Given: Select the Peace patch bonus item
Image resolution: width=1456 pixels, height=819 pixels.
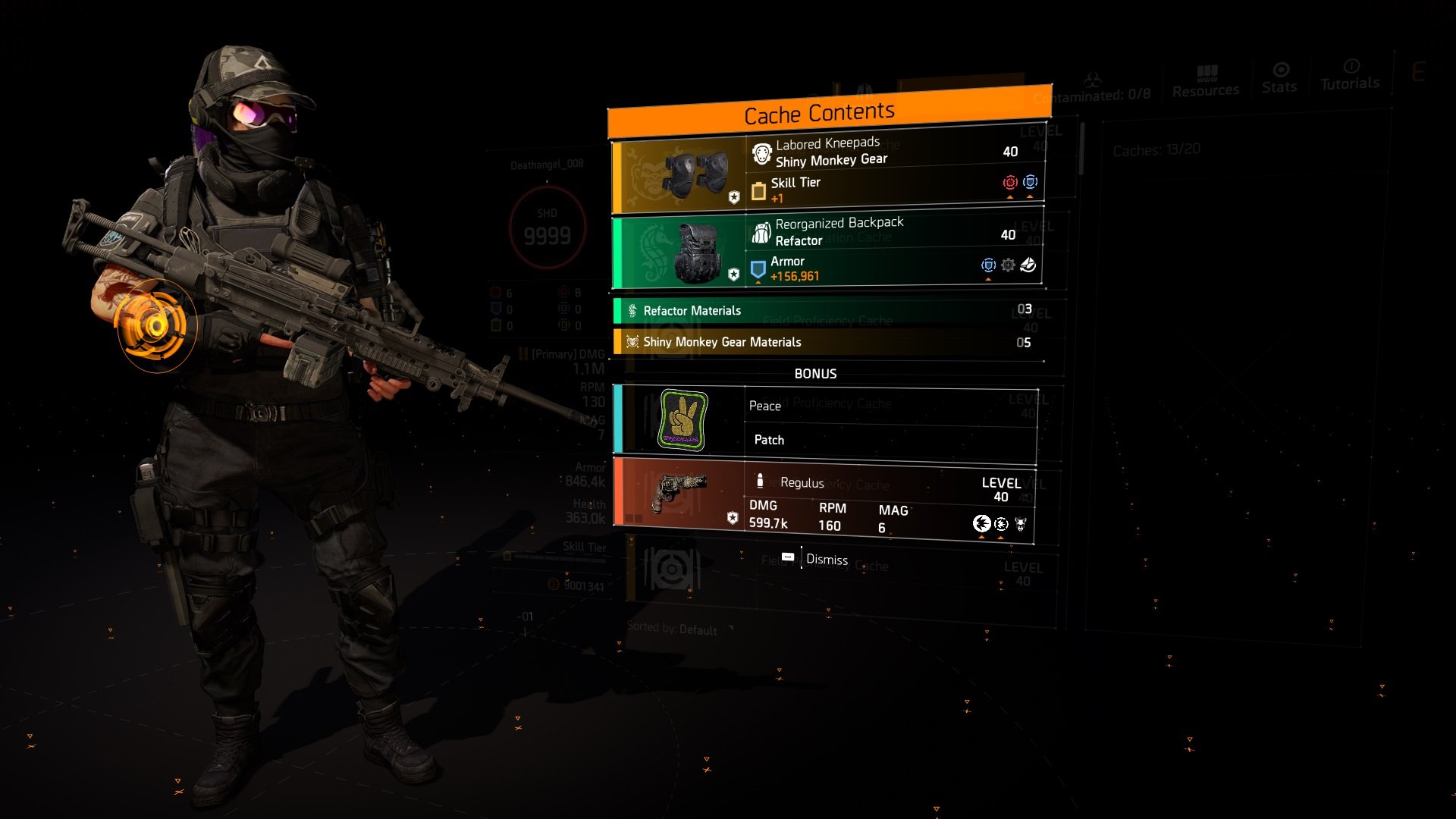Looking at the screenshot, I should point(825,423).
